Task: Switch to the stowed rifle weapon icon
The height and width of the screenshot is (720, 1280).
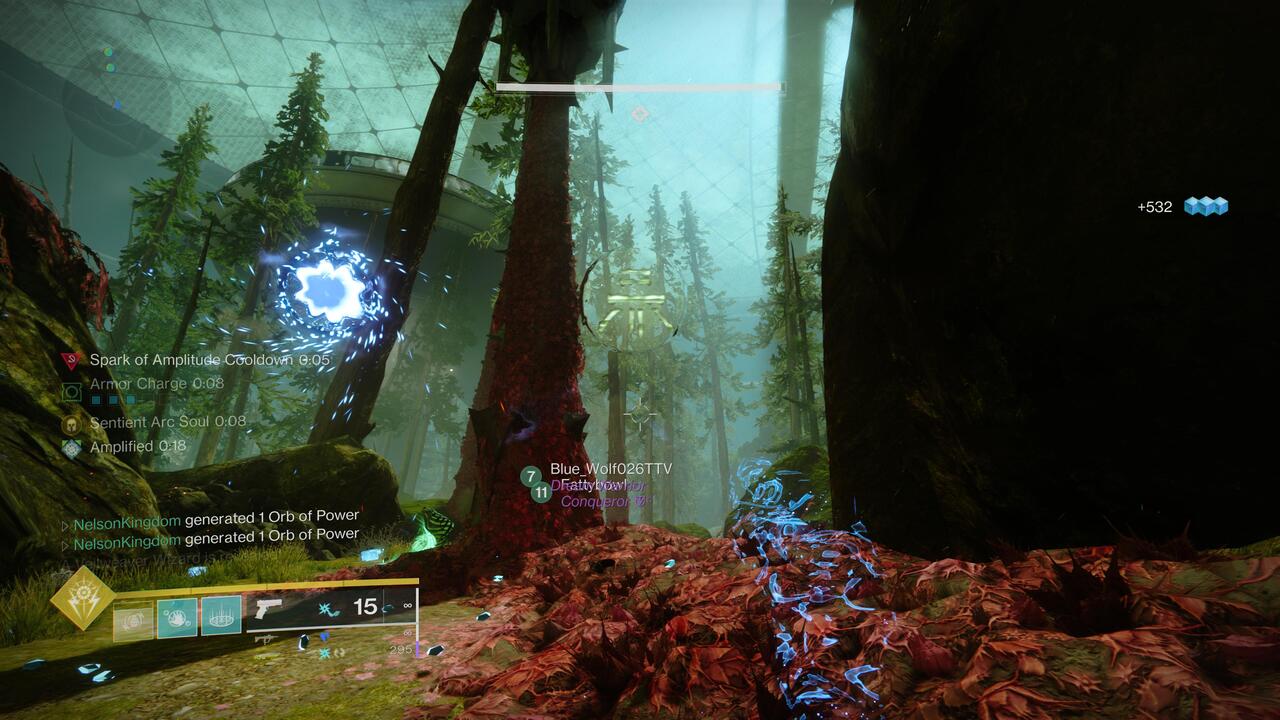Action: (266, 639)
